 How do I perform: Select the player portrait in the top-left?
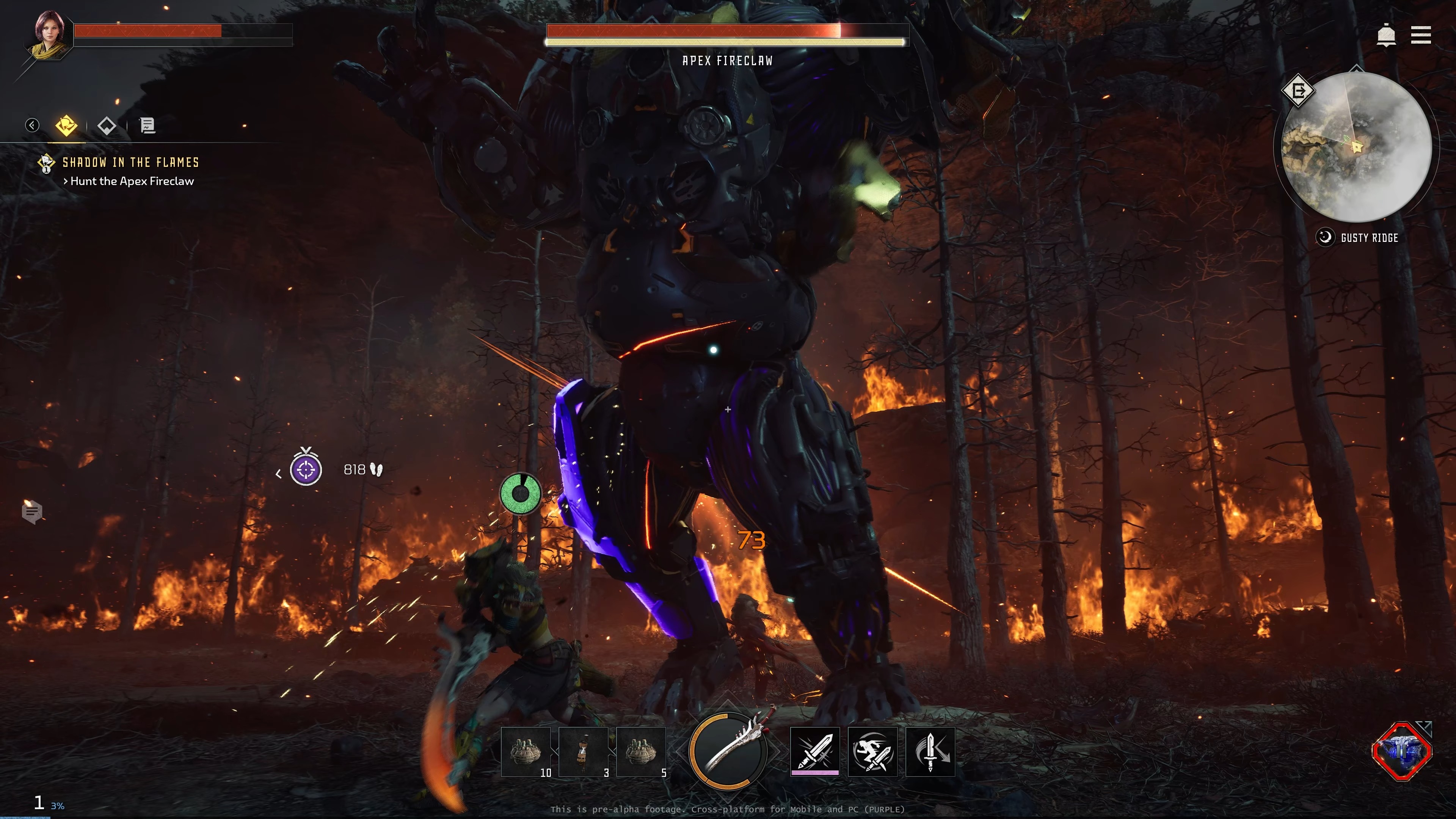[x=47, y=36]
